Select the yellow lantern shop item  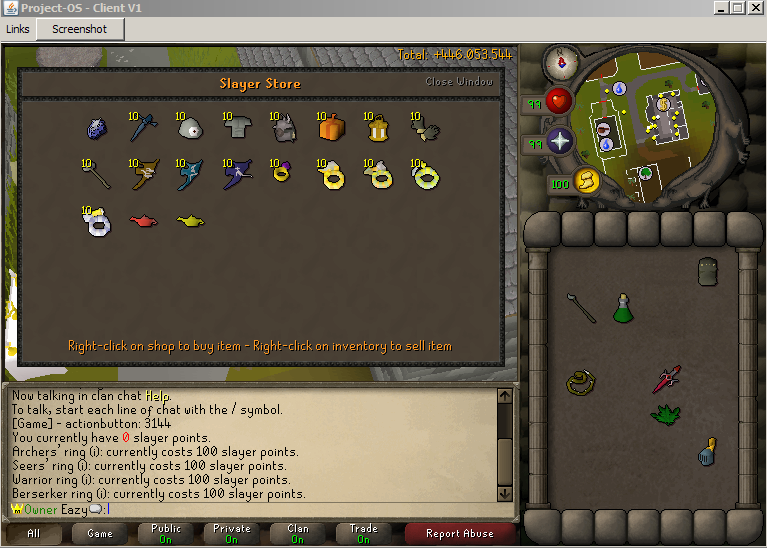pos(378,129)
